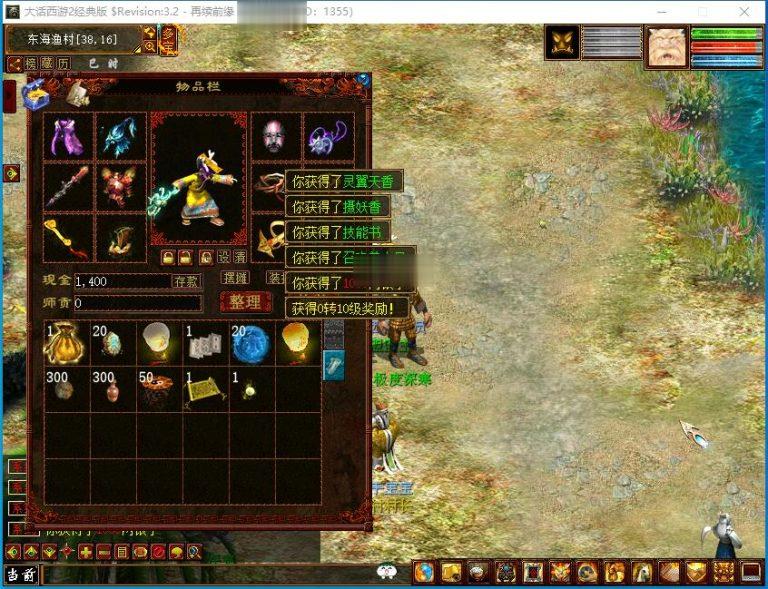
Task: Select the blue orb item stack
Action: (x=251, y=342)
